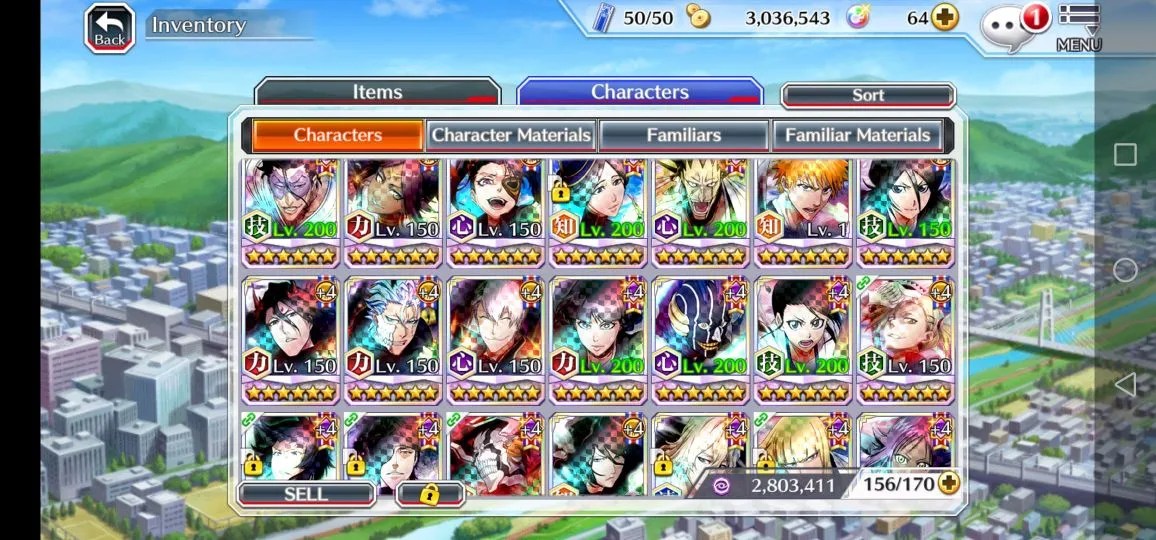Viewport: 1156px width, 540px height.
Task: View the Familiar Materials sub-tab
Action: (x=857, y=135)
